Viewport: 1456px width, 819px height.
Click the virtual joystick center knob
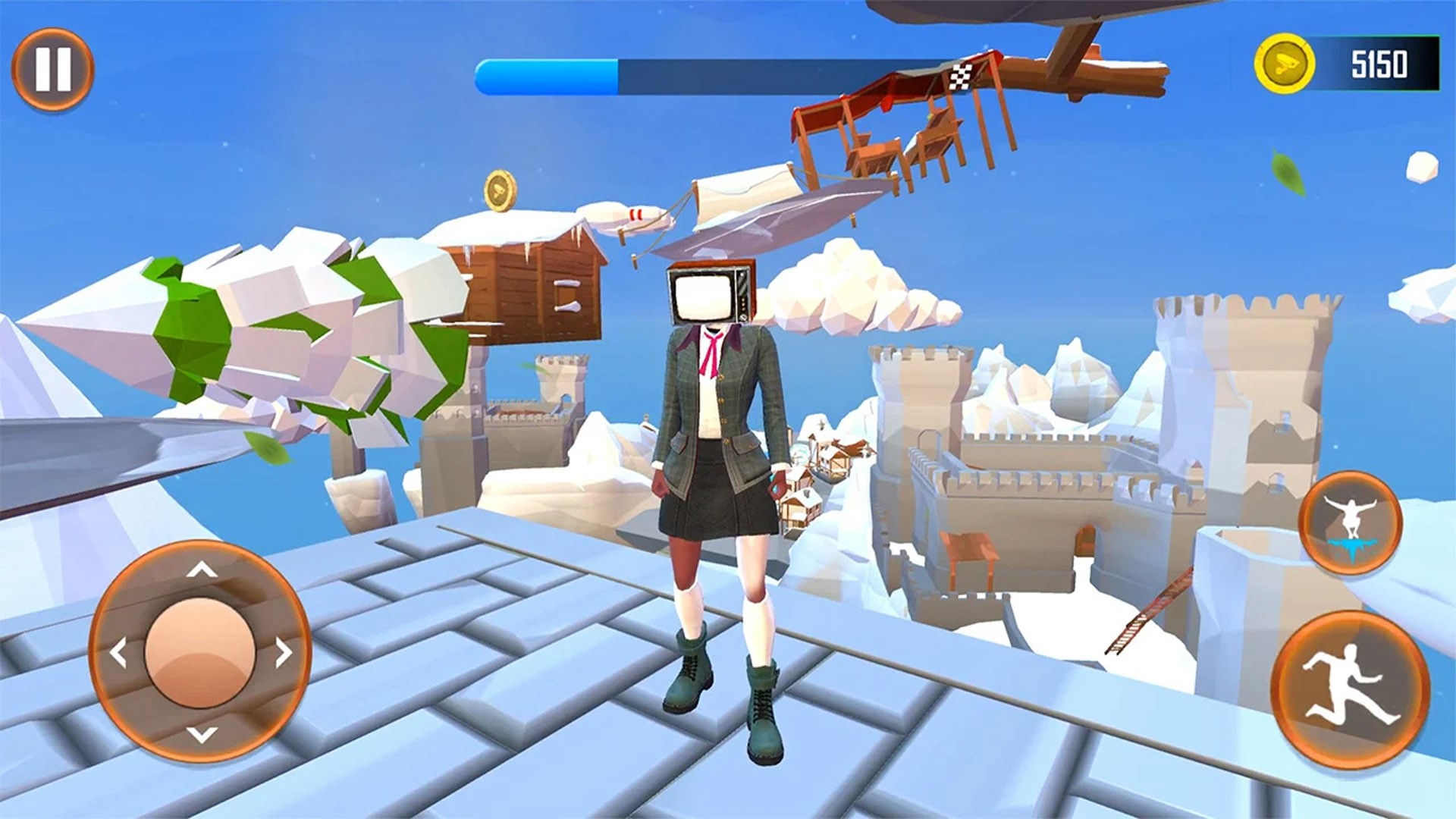click(200, 652)
